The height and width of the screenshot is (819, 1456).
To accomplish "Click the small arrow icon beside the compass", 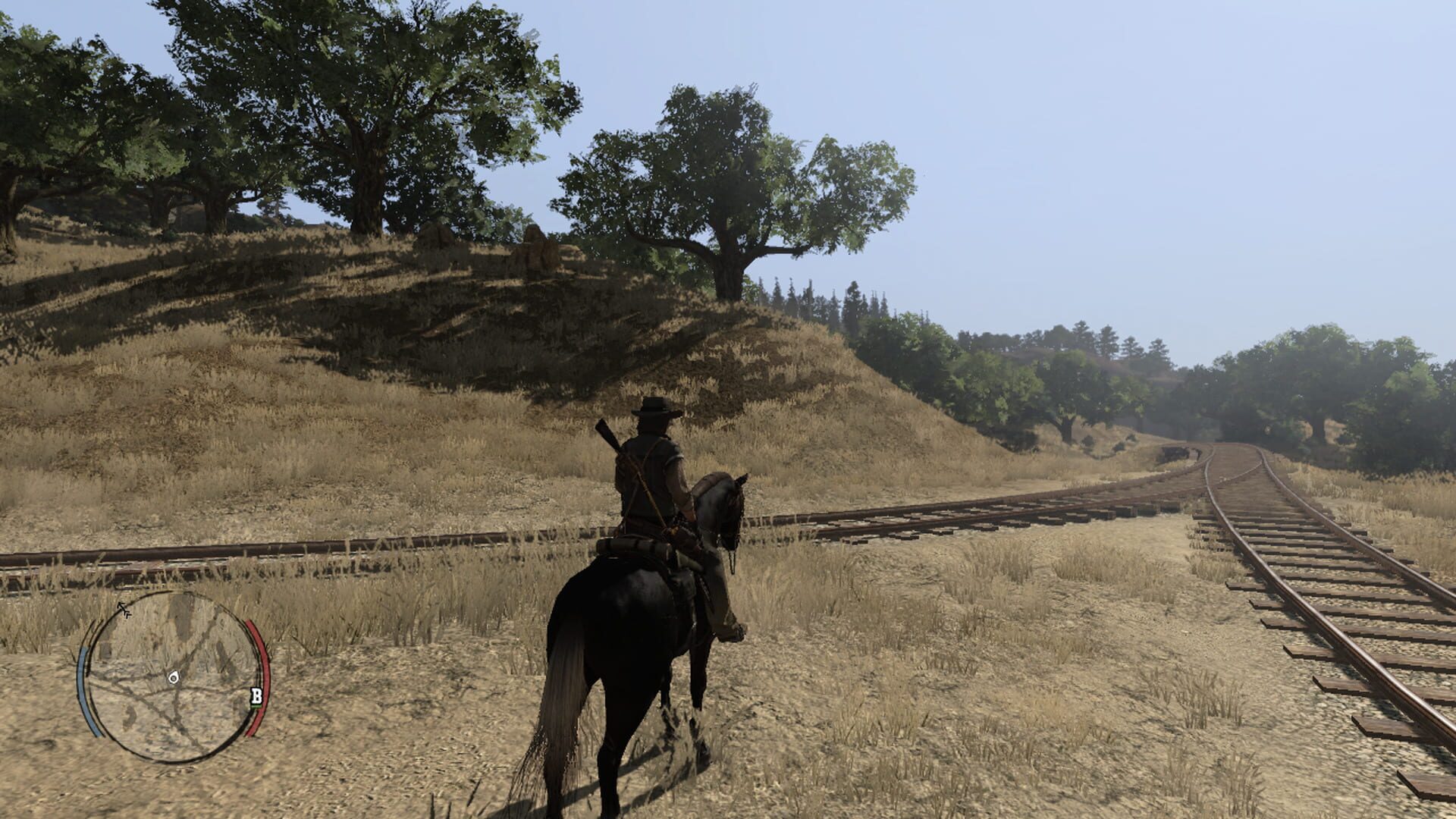I will pos(128,614).
